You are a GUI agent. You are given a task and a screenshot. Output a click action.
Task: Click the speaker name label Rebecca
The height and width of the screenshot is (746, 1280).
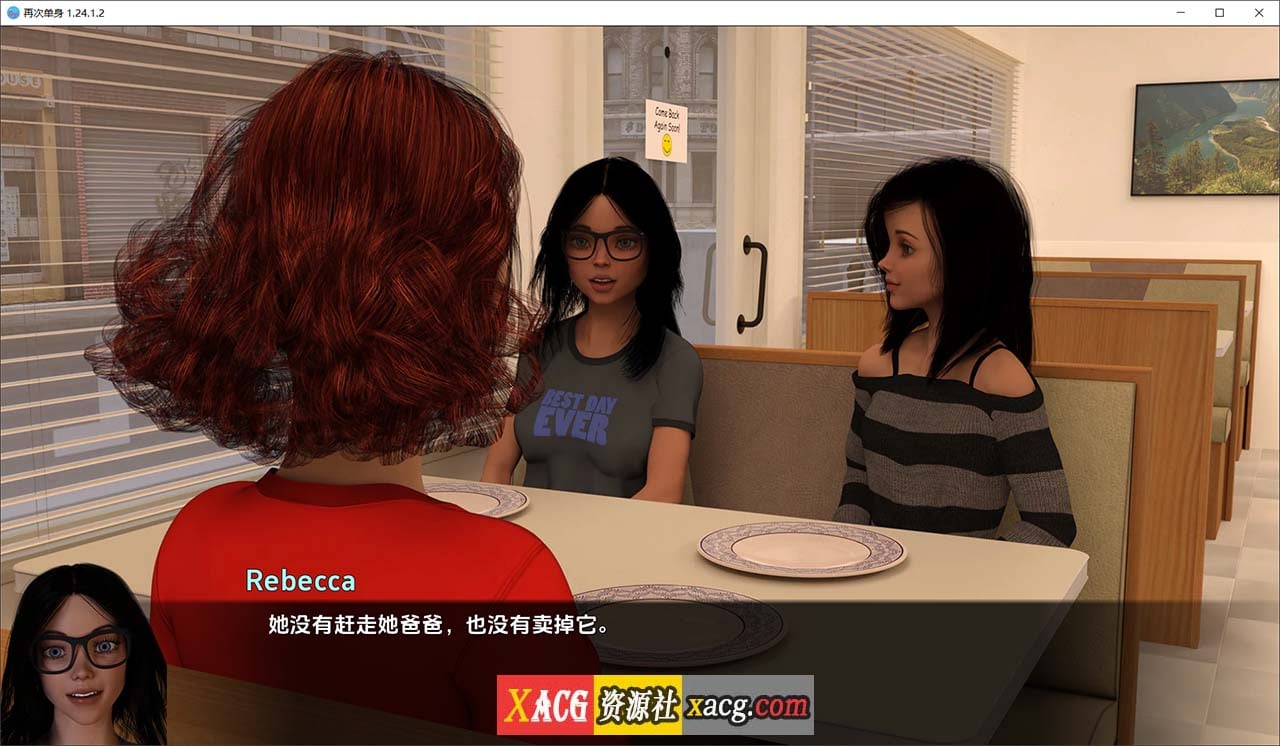coord(301,580)
